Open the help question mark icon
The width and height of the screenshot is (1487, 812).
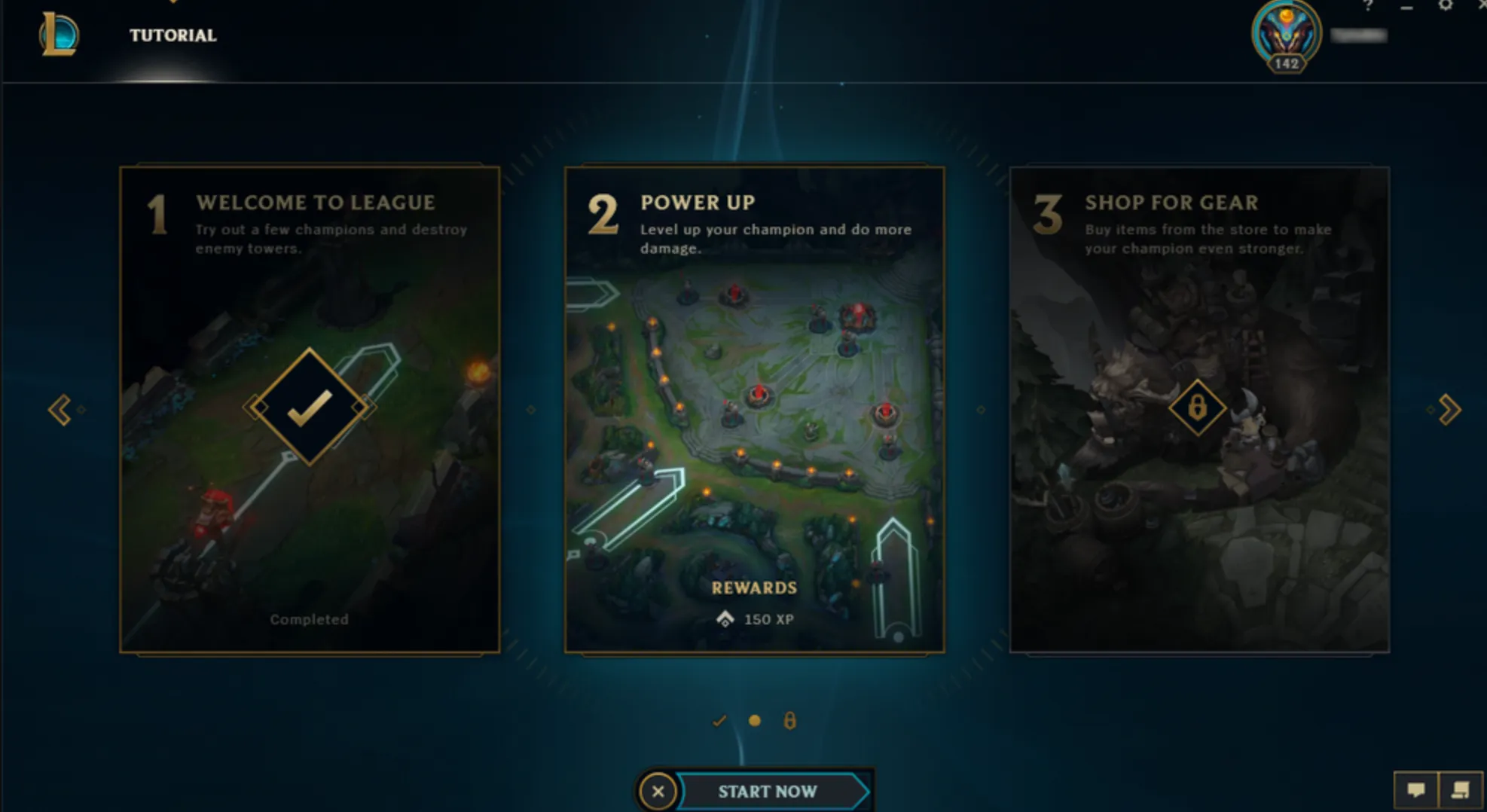1367,7
